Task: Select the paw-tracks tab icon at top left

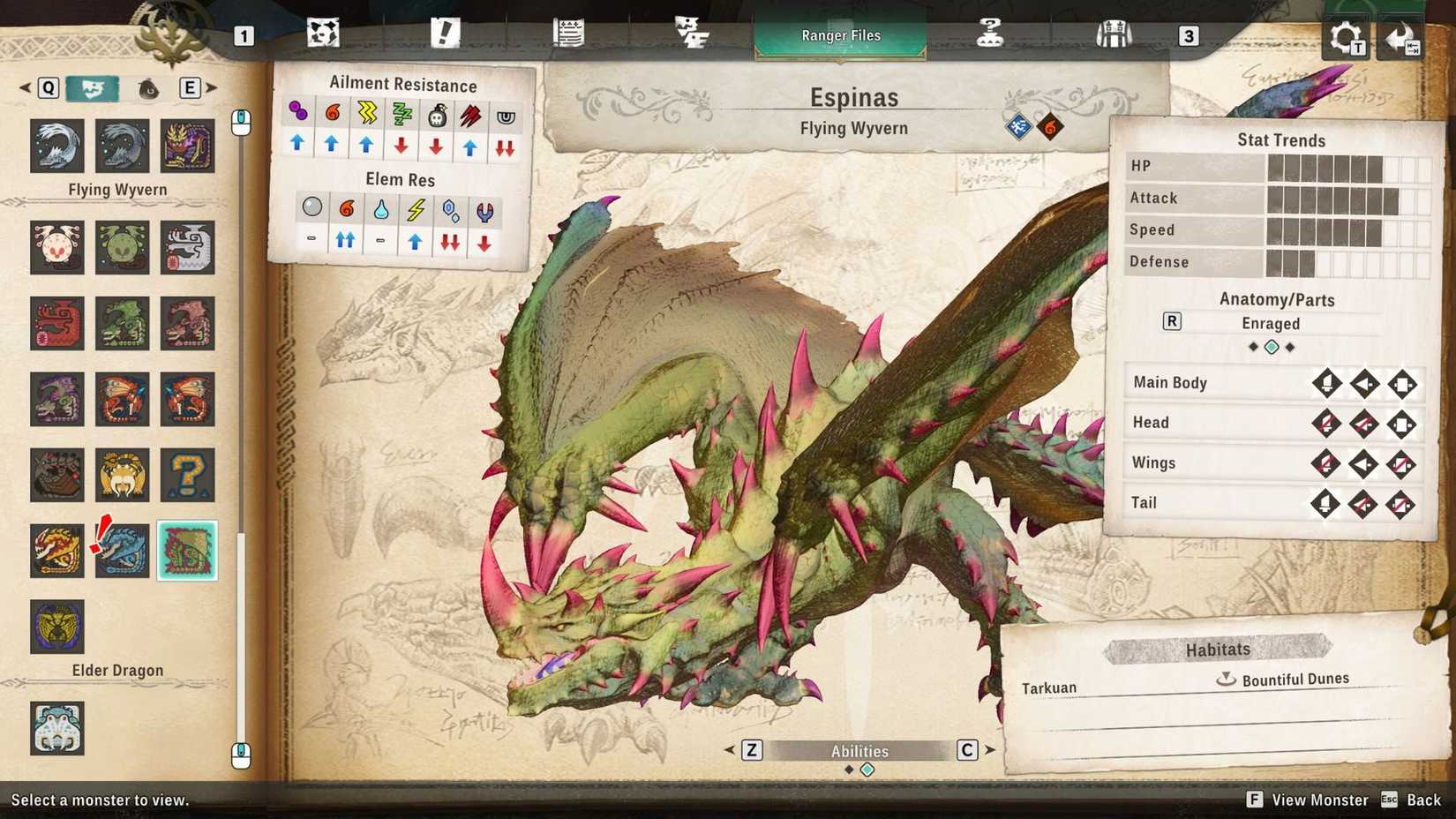Action: coord(324,31)
